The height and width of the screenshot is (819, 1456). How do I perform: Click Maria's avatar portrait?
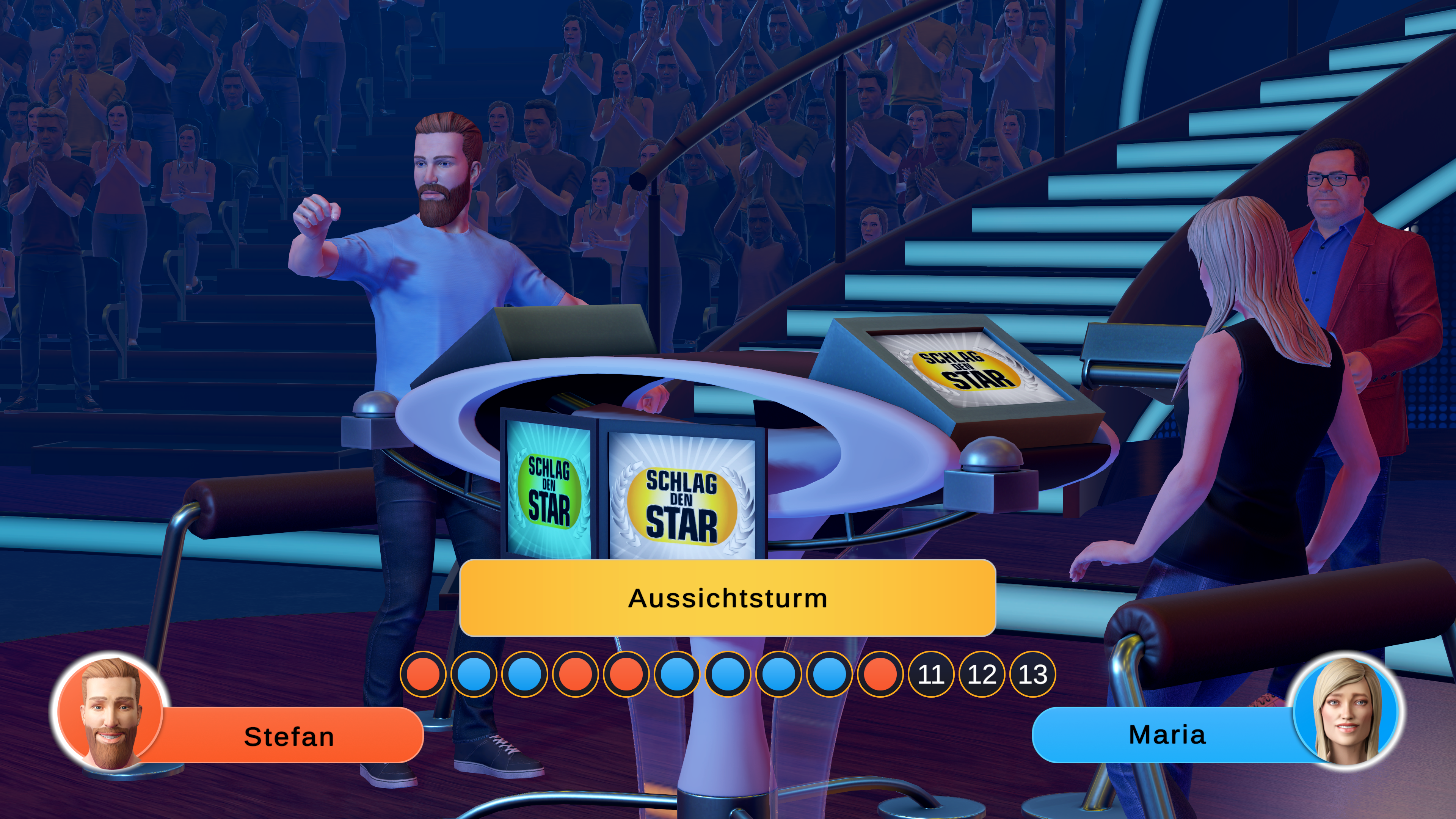[1346, 711]
